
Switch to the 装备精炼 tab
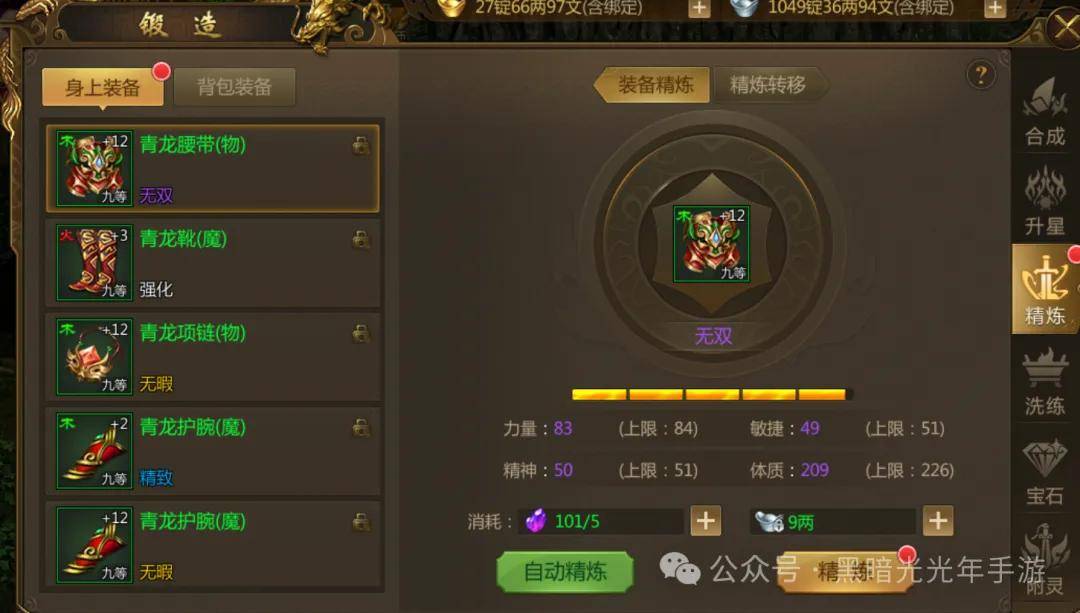654,85
